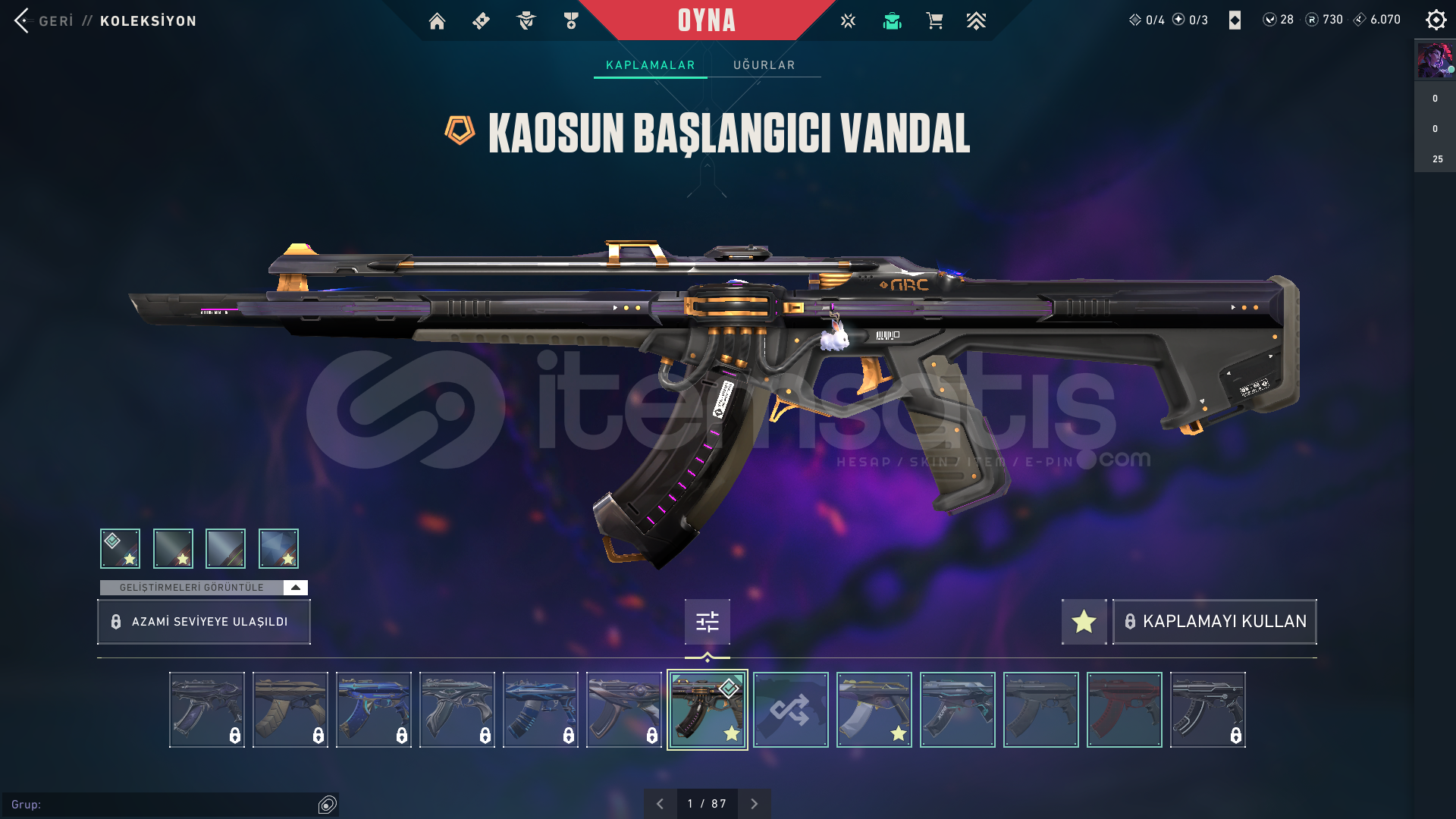Click the back arrow next to GERİ
This screenshot has width=1456, height=819.
tap(23, 20)
